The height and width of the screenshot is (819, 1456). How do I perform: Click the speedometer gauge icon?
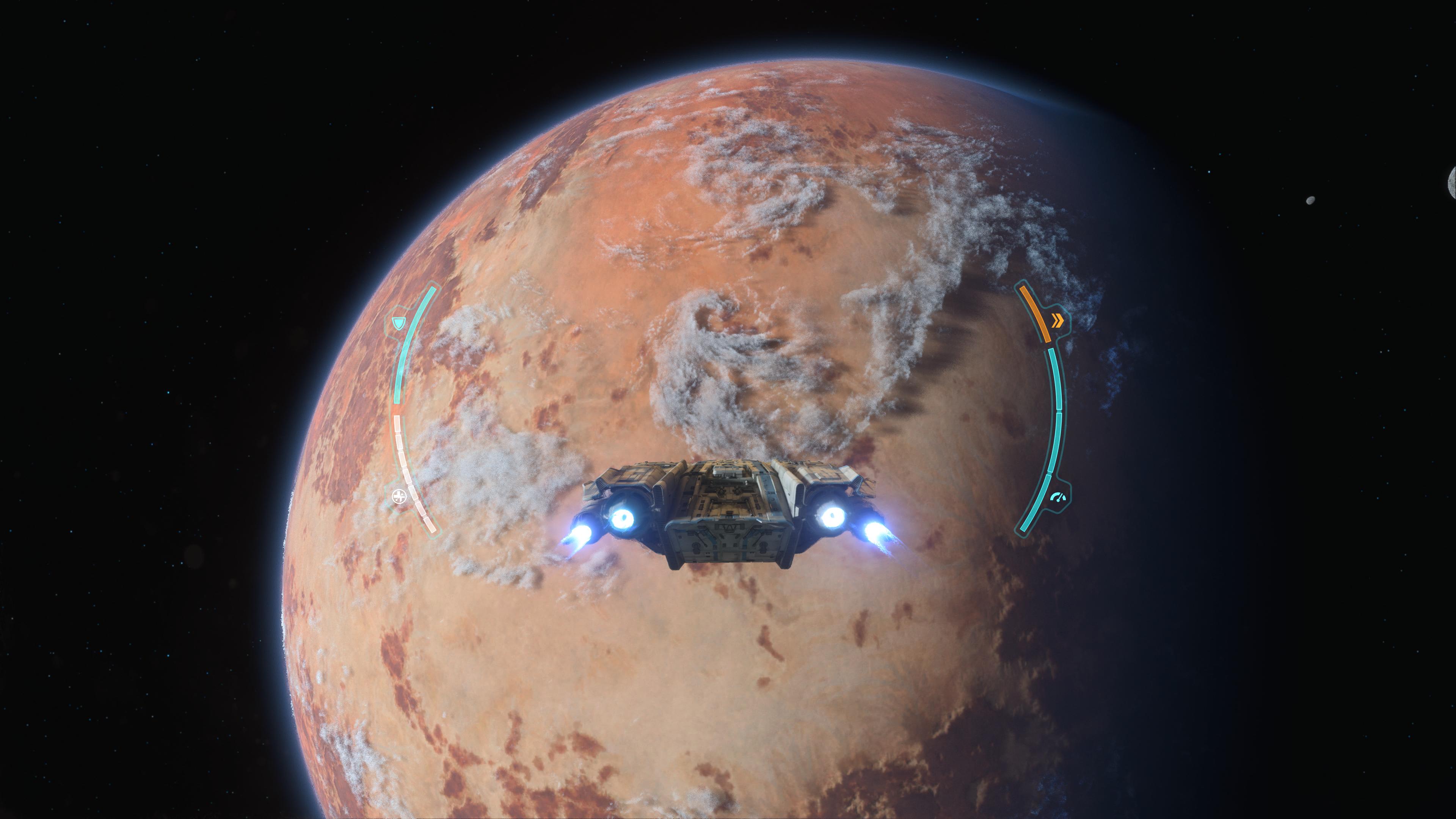[x=1057, y=497]
